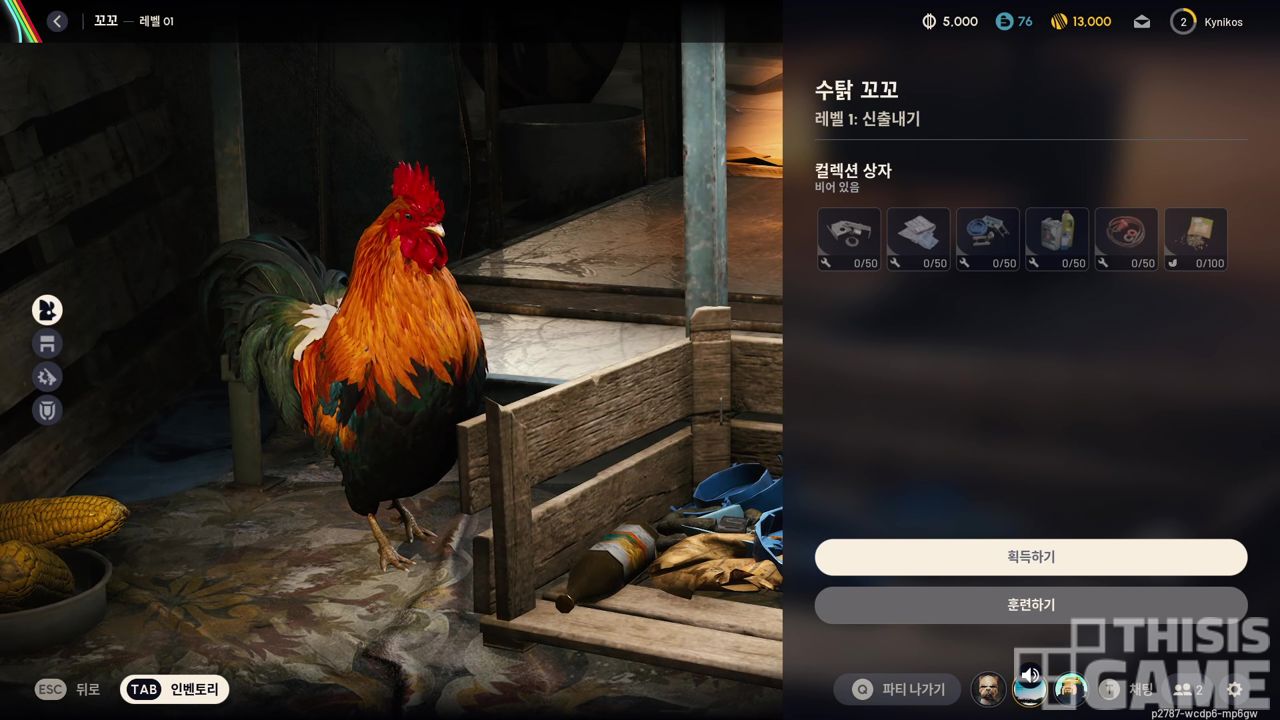
Task: Select the metal parts collection slot
Action: 849,239
